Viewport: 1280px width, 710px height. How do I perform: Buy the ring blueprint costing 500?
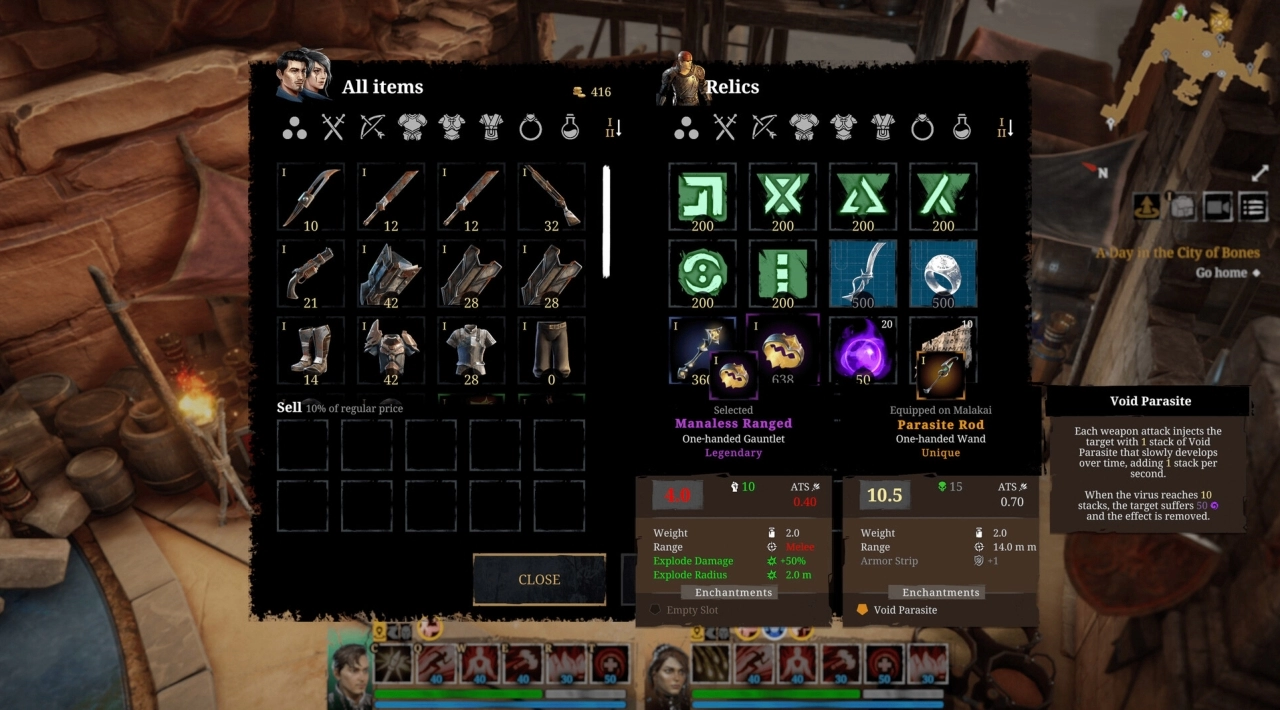[943, 273]
